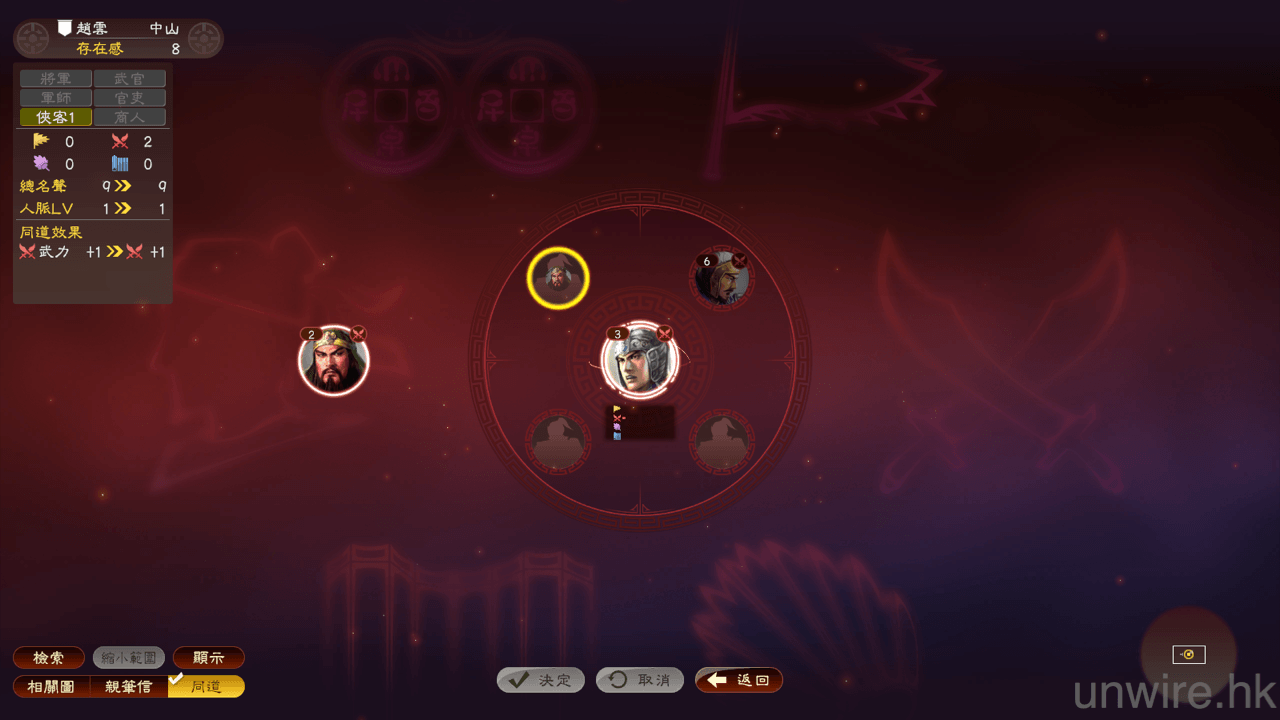The width and height of the screenshot is (1280, 720).
Task: Click the 顯示 display button
Action: 209,658
